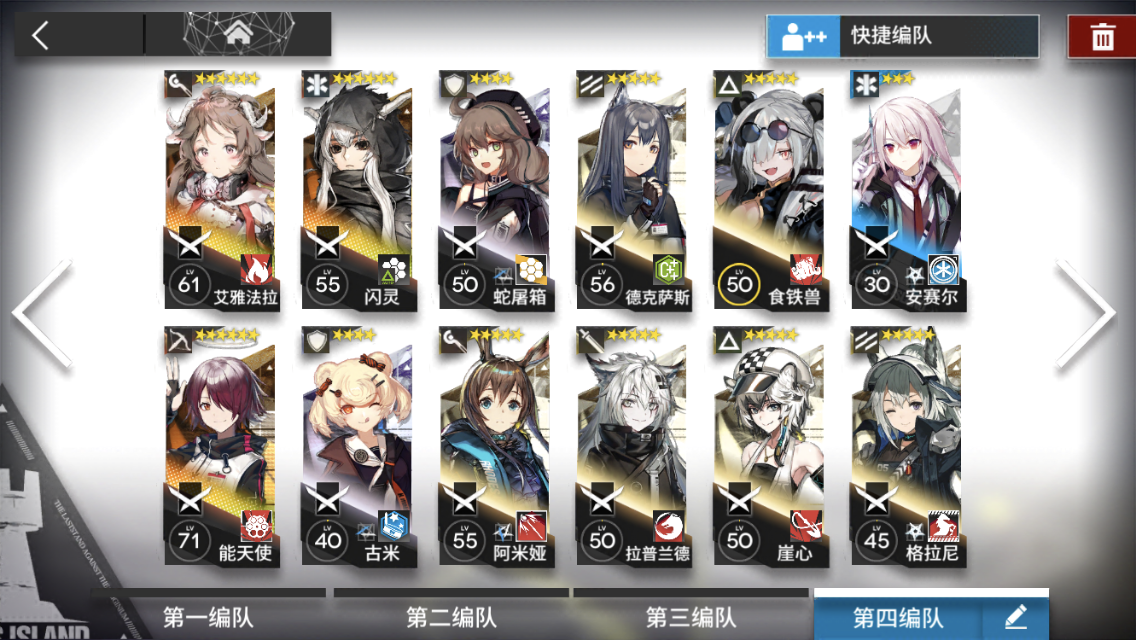Viewport: 1136px width, 640px height.
Task: Switch to the 第二编队 squad tab
Action: point(451,616)
